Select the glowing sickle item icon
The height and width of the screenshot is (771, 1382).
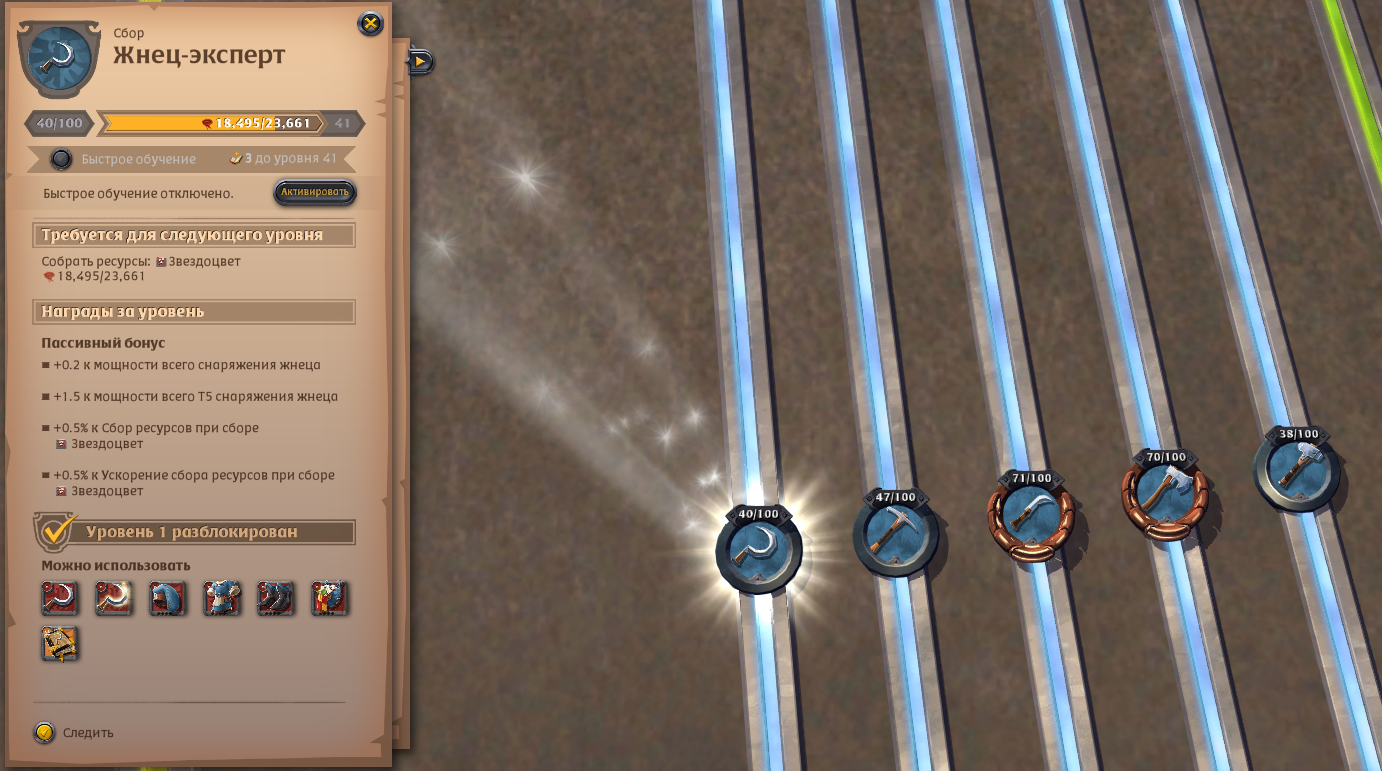click(x=114, y=598)
